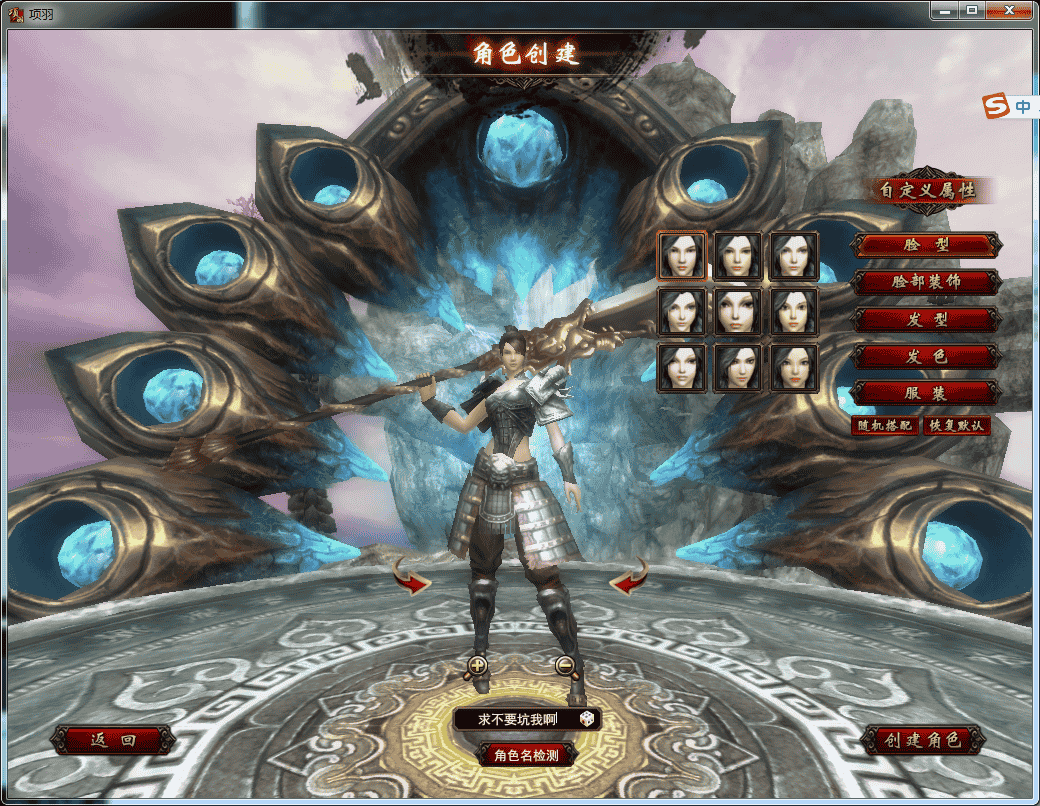Go back with the 返回 button
Image resolution: width=1040 pixels, height=806 pixels.
tap(112, 741)
